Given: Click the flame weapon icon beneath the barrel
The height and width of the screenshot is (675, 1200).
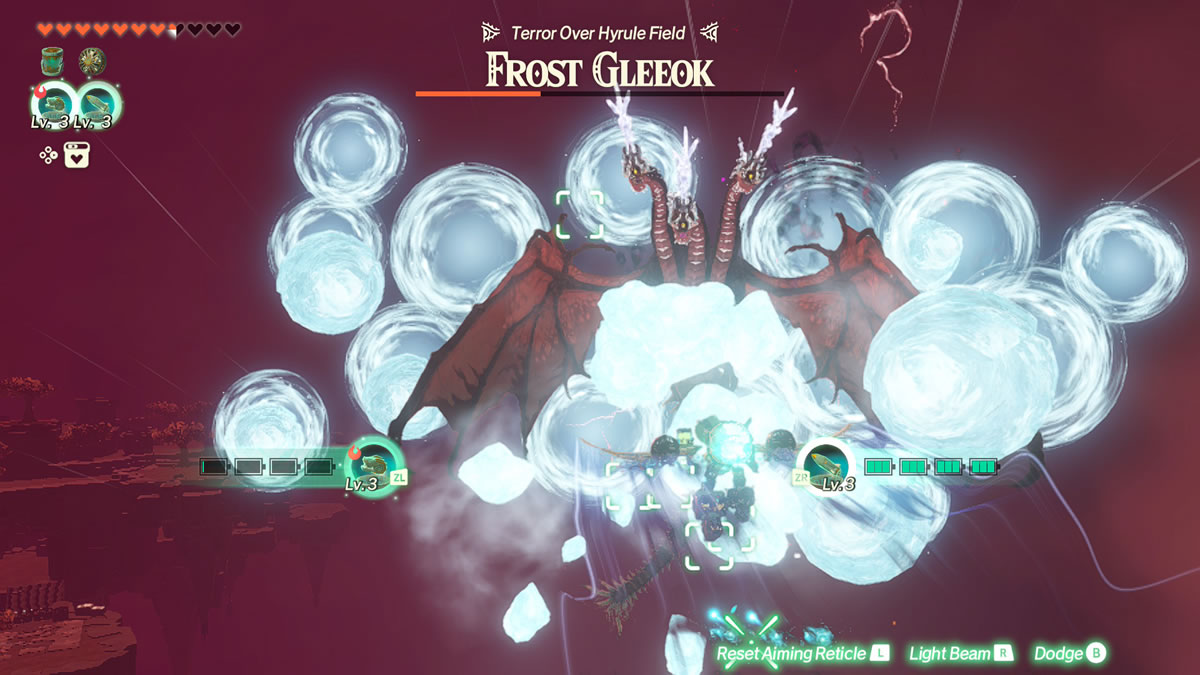Looking at the screenshot, I should click(53, 105).
